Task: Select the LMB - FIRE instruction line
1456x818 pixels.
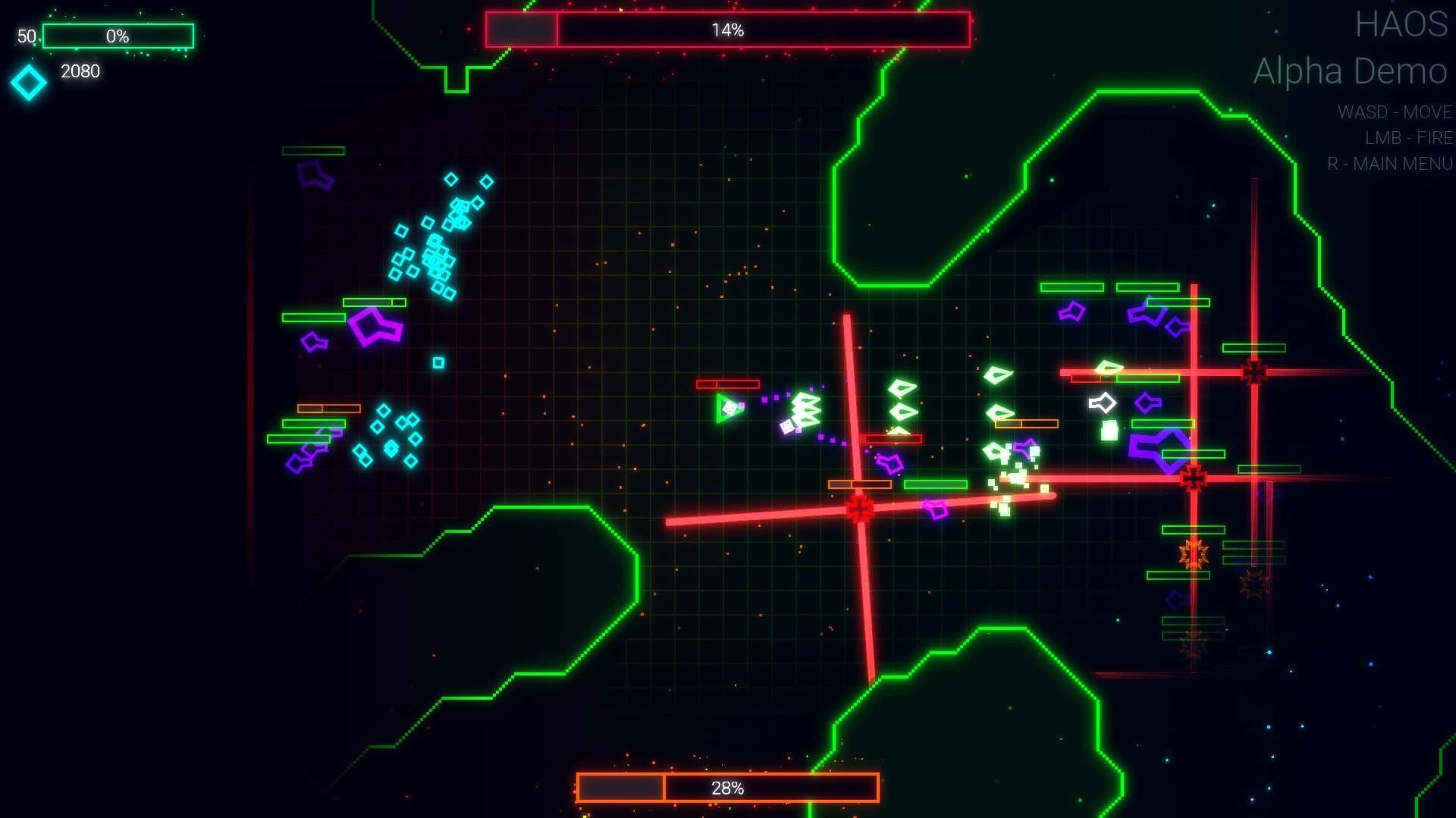Action: click(1407, 138)
